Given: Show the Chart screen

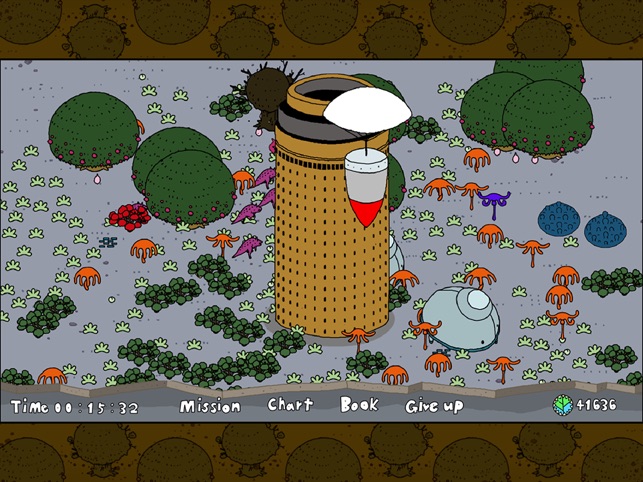Looking at the screenshot, I should 290,405.
